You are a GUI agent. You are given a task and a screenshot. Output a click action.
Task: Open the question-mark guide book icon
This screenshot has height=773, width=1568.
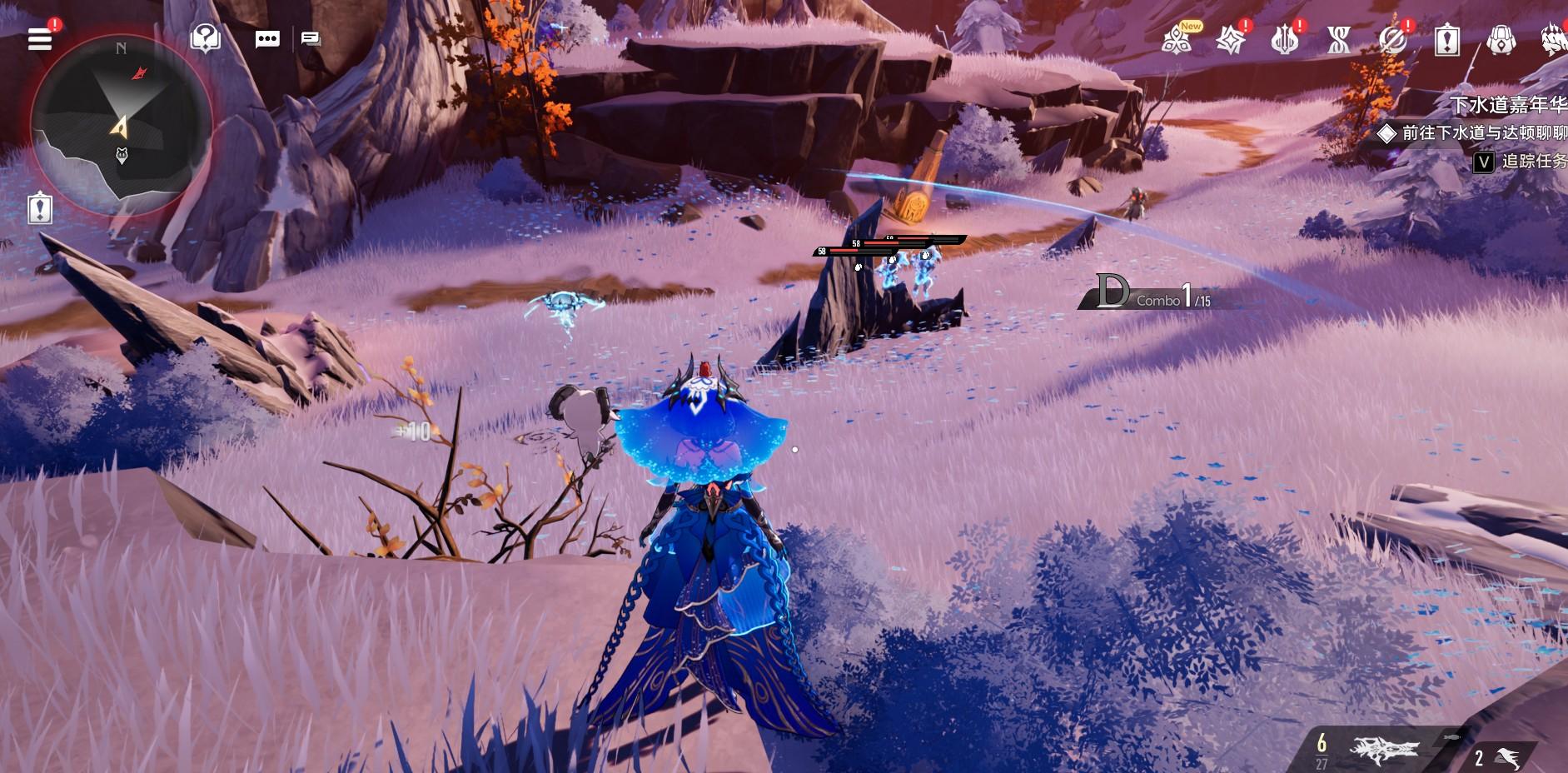coord(205,38)
